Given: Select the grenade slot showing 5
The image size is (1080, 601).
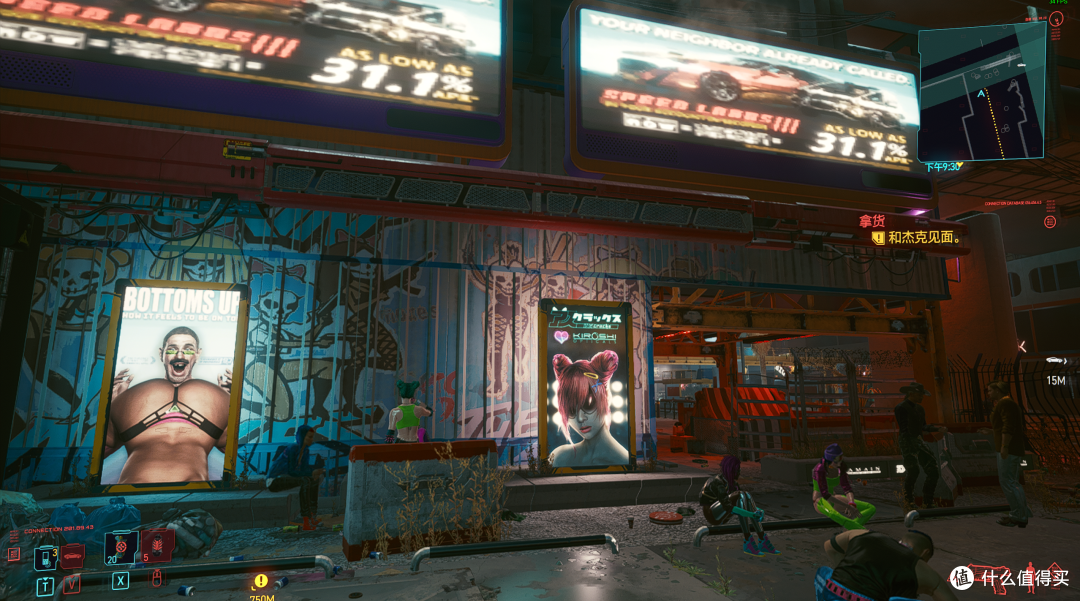Looking at the screenshot, I should 158,546.
